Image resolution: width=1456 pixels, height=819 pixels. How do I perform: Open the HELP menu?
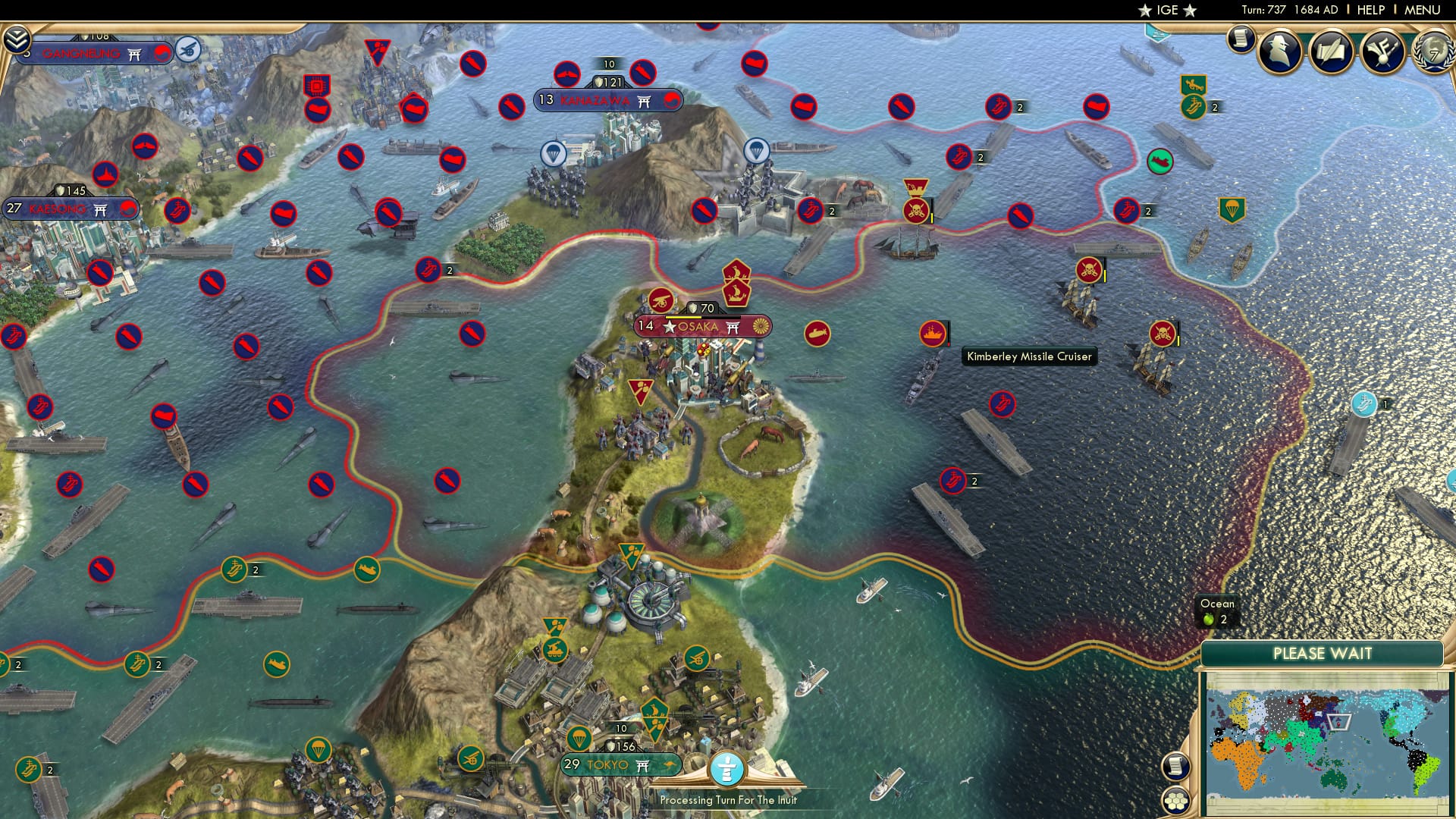[x=1371, y=10]
